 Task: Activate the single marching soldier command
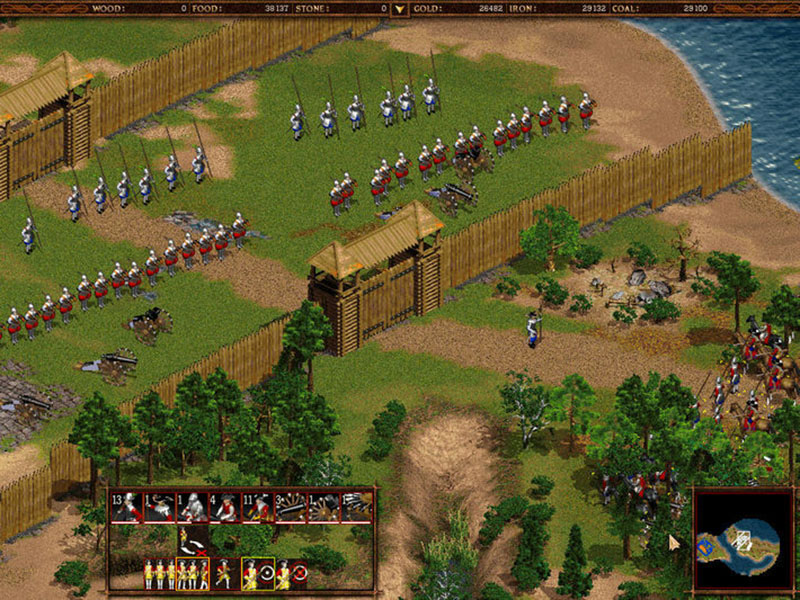[x=224, y=574]
